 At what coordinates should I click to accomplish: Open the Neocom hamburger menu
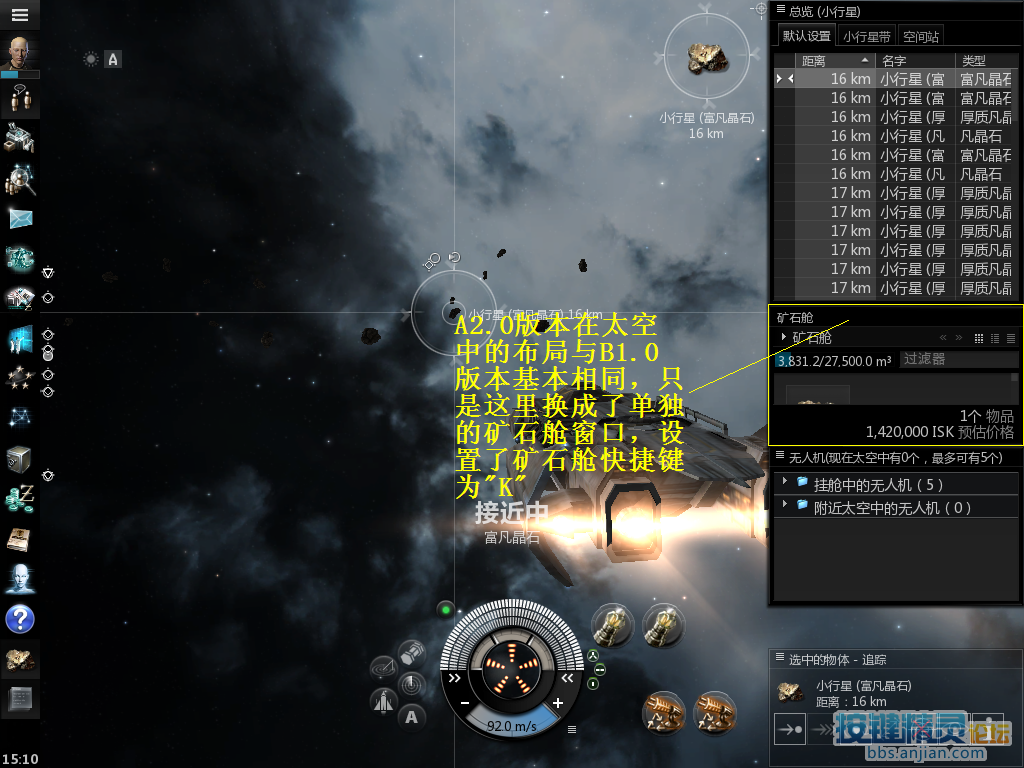point(20,15)
